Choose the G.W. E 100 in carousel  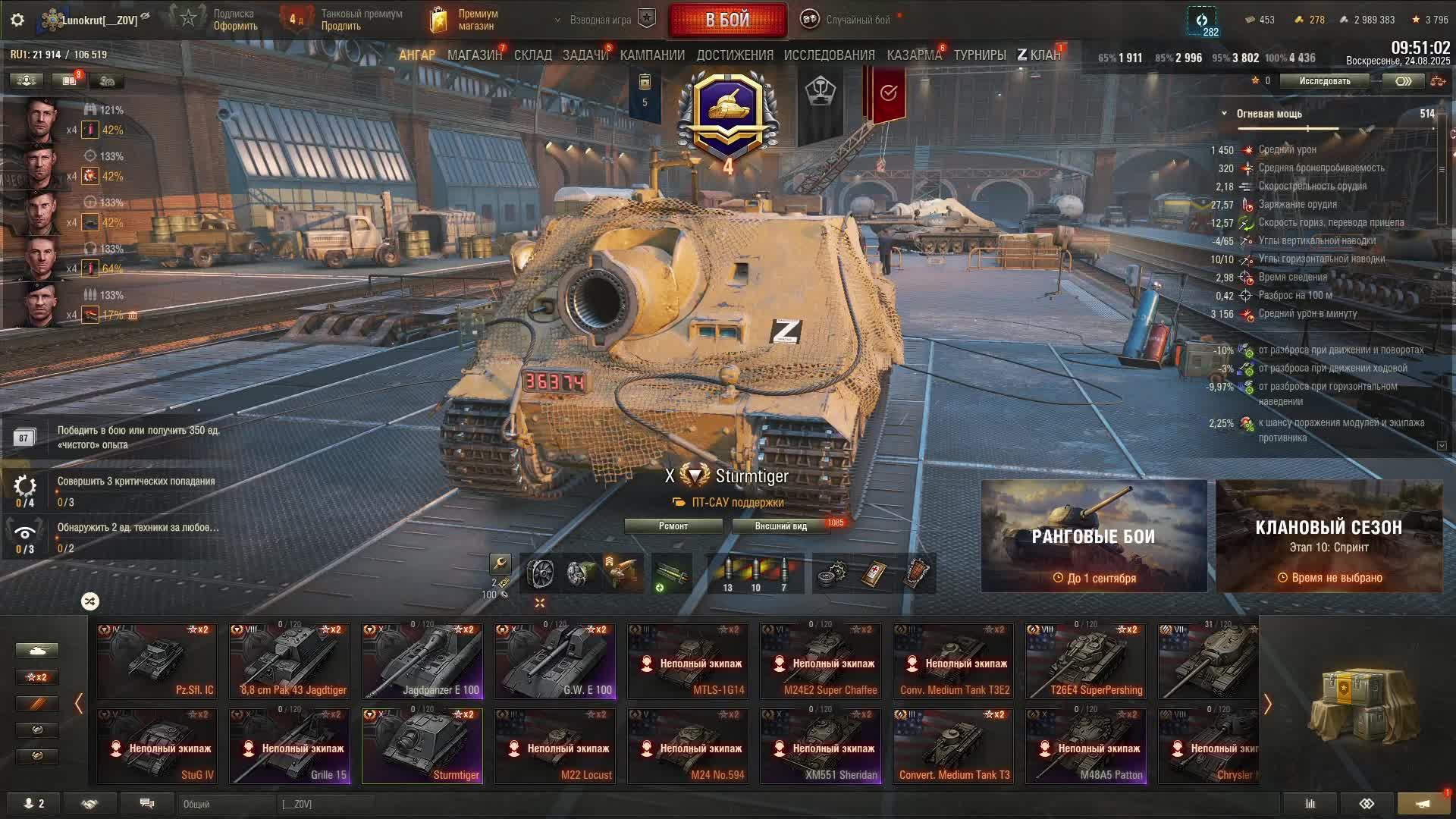click(555, 661)
